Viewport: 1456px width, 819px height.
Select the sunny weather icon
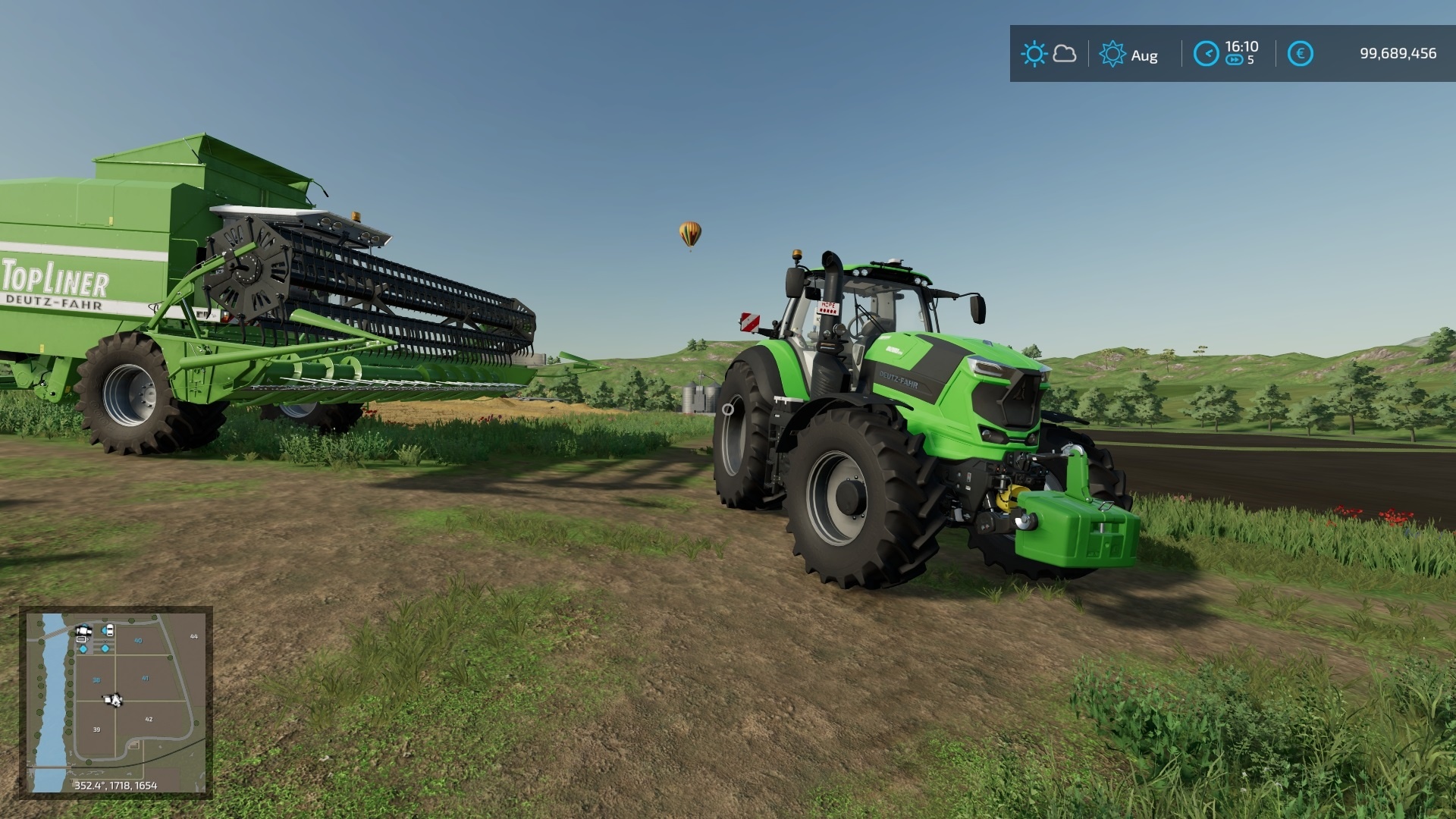pos(1035,53)
